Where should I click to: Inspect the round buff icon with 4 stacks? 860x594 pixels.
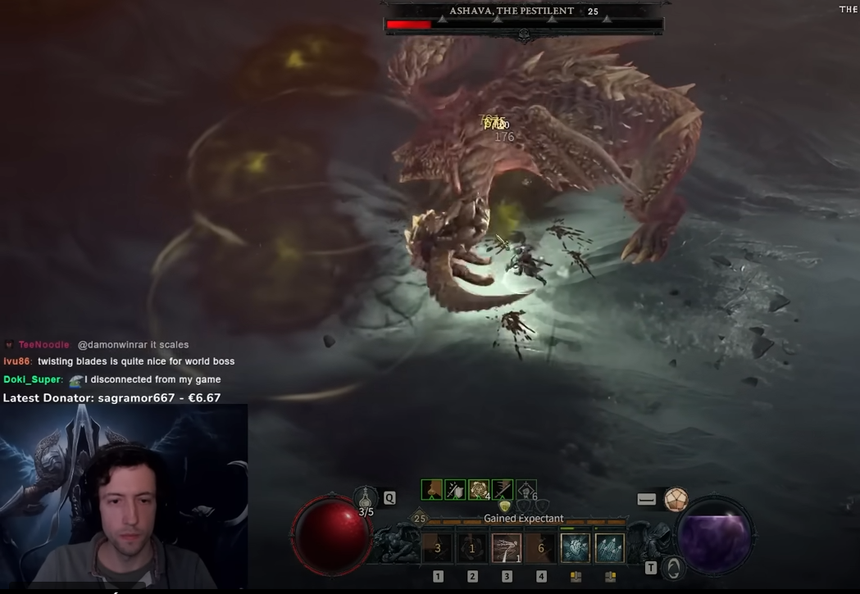click(479, 489)
